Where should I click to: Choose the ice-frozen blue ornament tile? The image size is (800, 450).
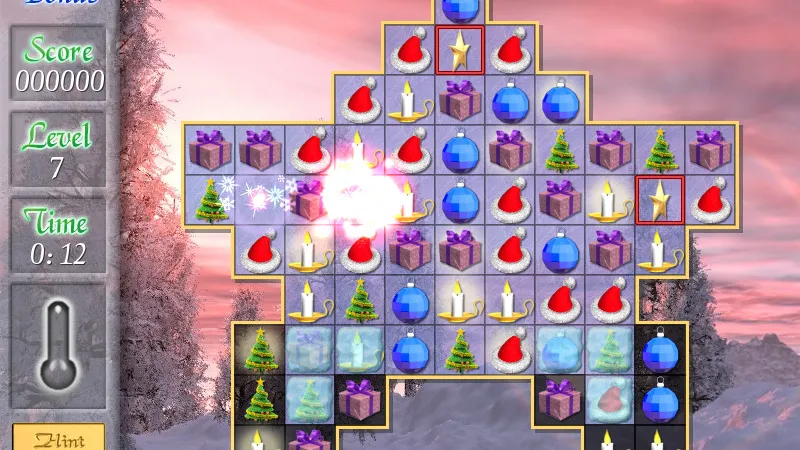point(560,349)
